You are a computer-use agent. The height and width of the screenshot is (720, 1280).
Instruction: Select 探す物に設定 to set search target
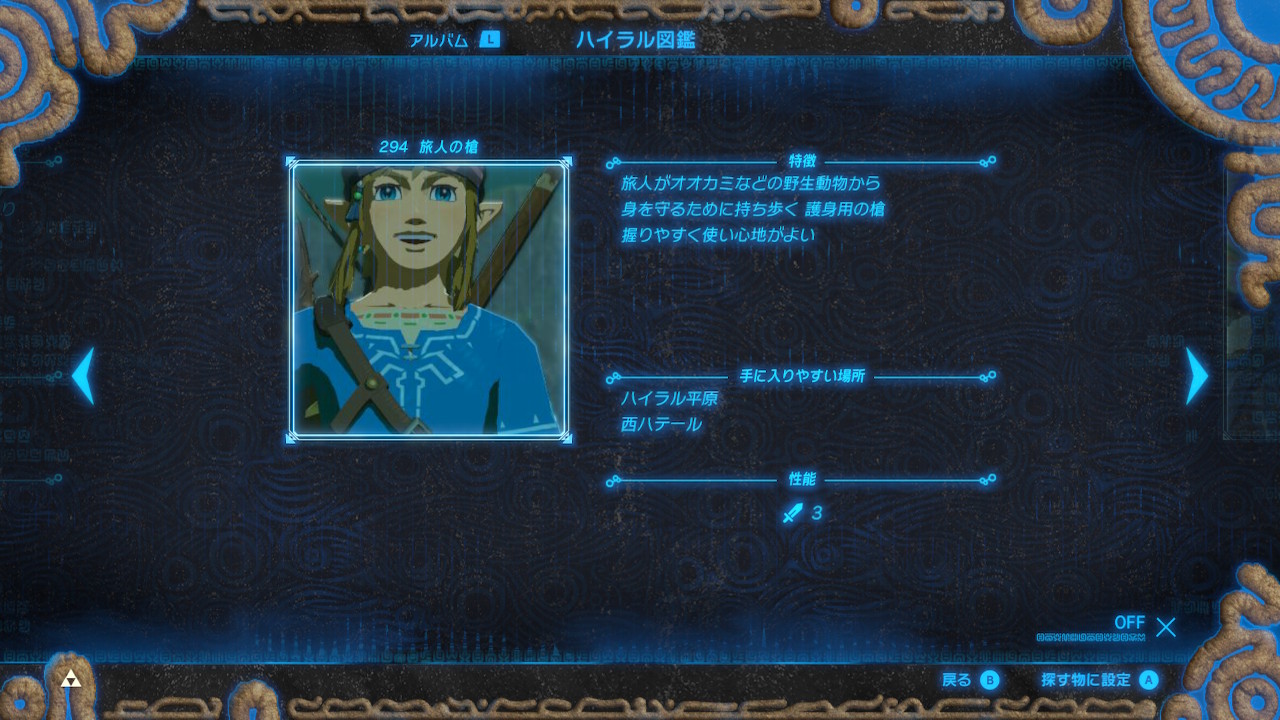pos(1098,680)
